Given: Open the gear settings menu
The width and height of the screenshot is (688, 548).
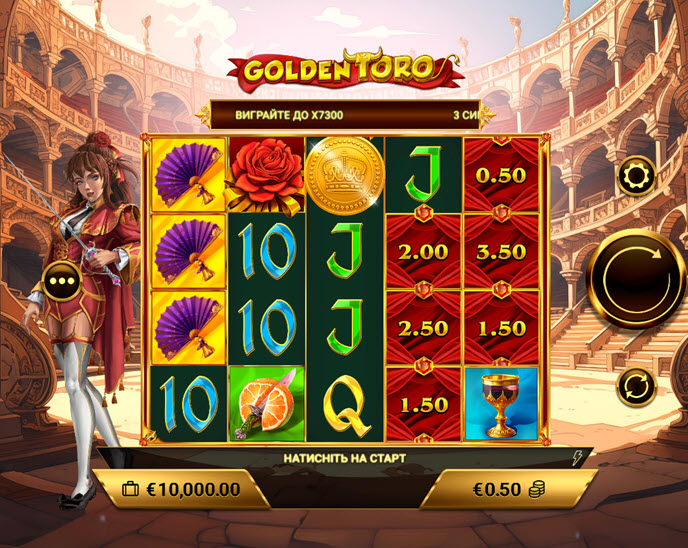Looking at the screenshot, I should point(636,177).
